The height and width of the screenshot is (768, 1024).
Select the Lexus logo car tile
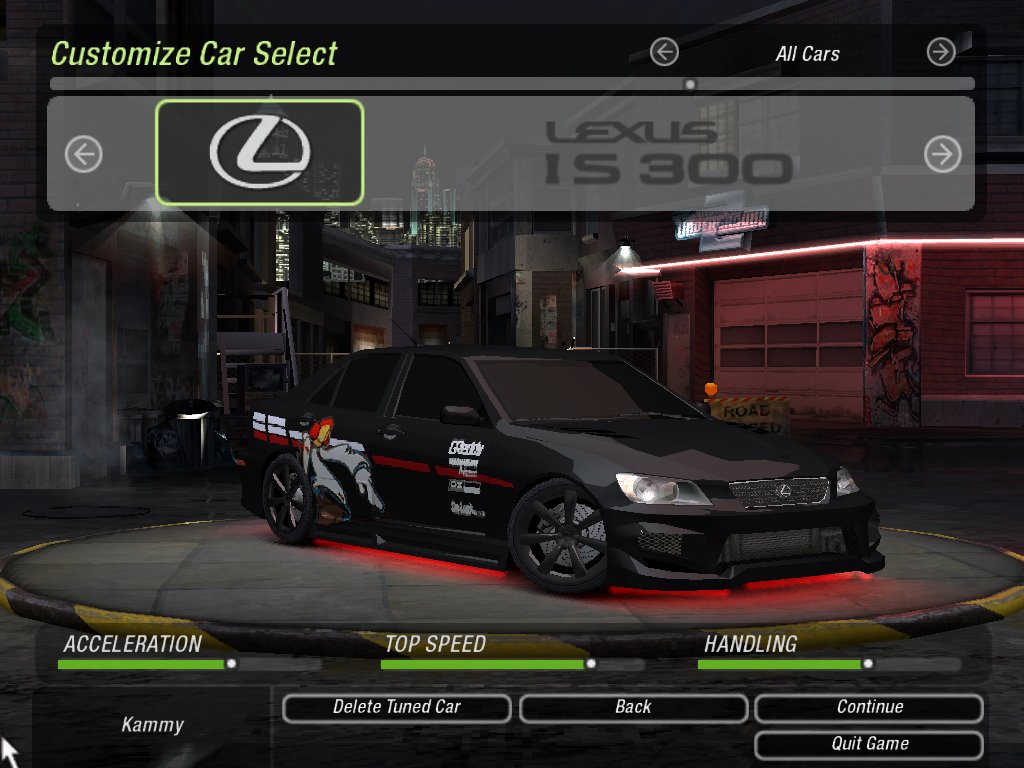tap(260, 153)
